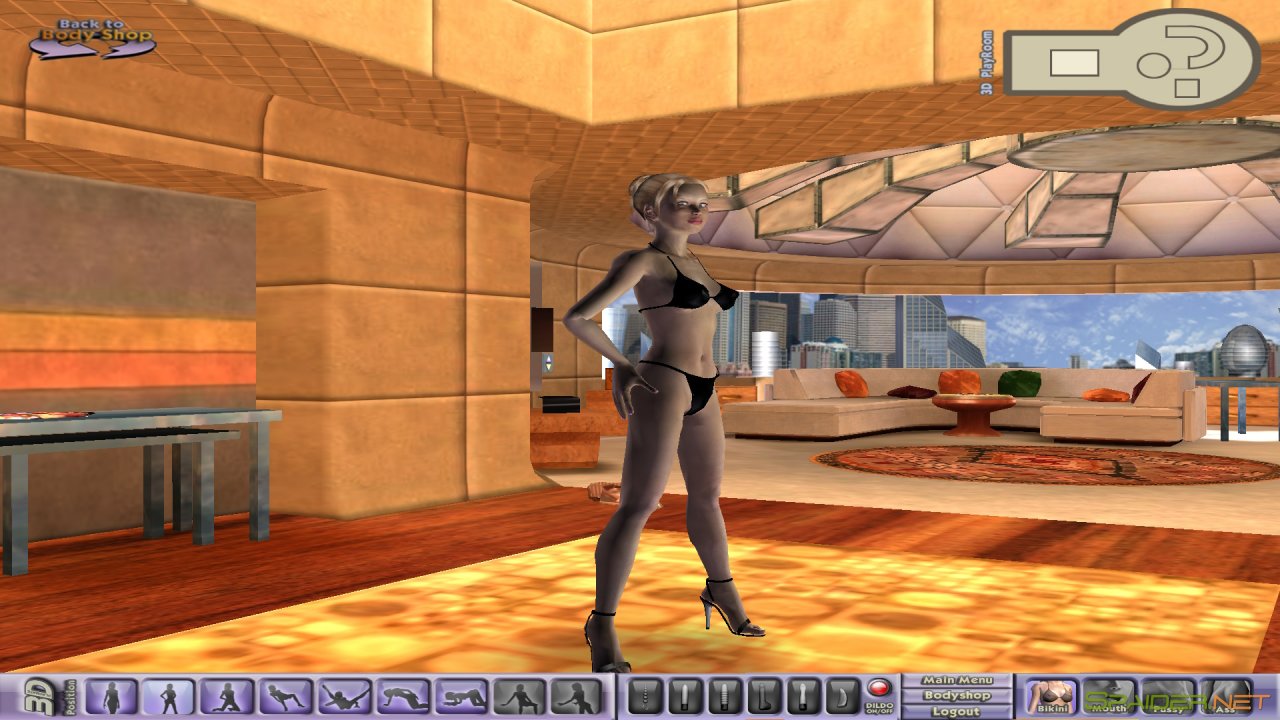This screenshot has width=1280, height=720.
Task: Toggle DILDO ON/OFF with the red button
Action: tap(880, 687)
